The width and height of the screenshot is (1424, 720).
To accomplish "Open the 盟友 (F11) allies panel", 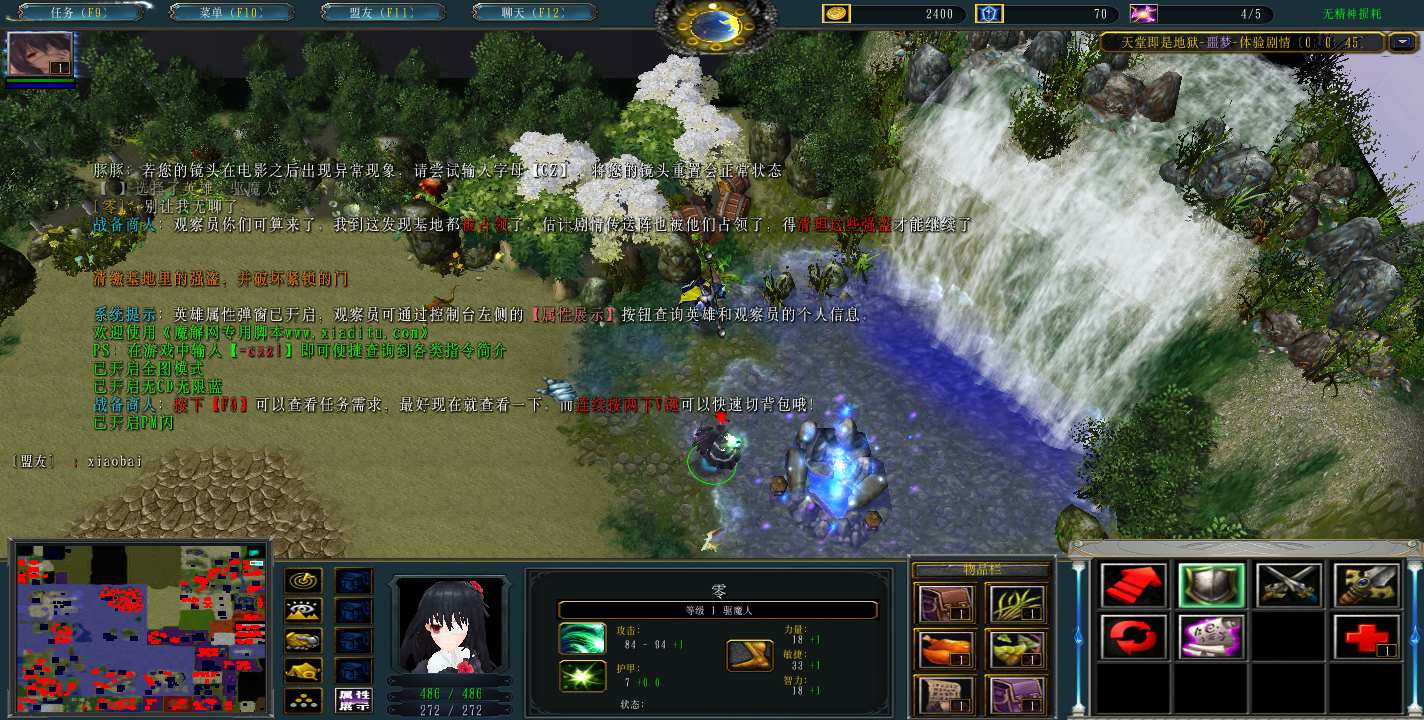I will click(x=383, y=13).
